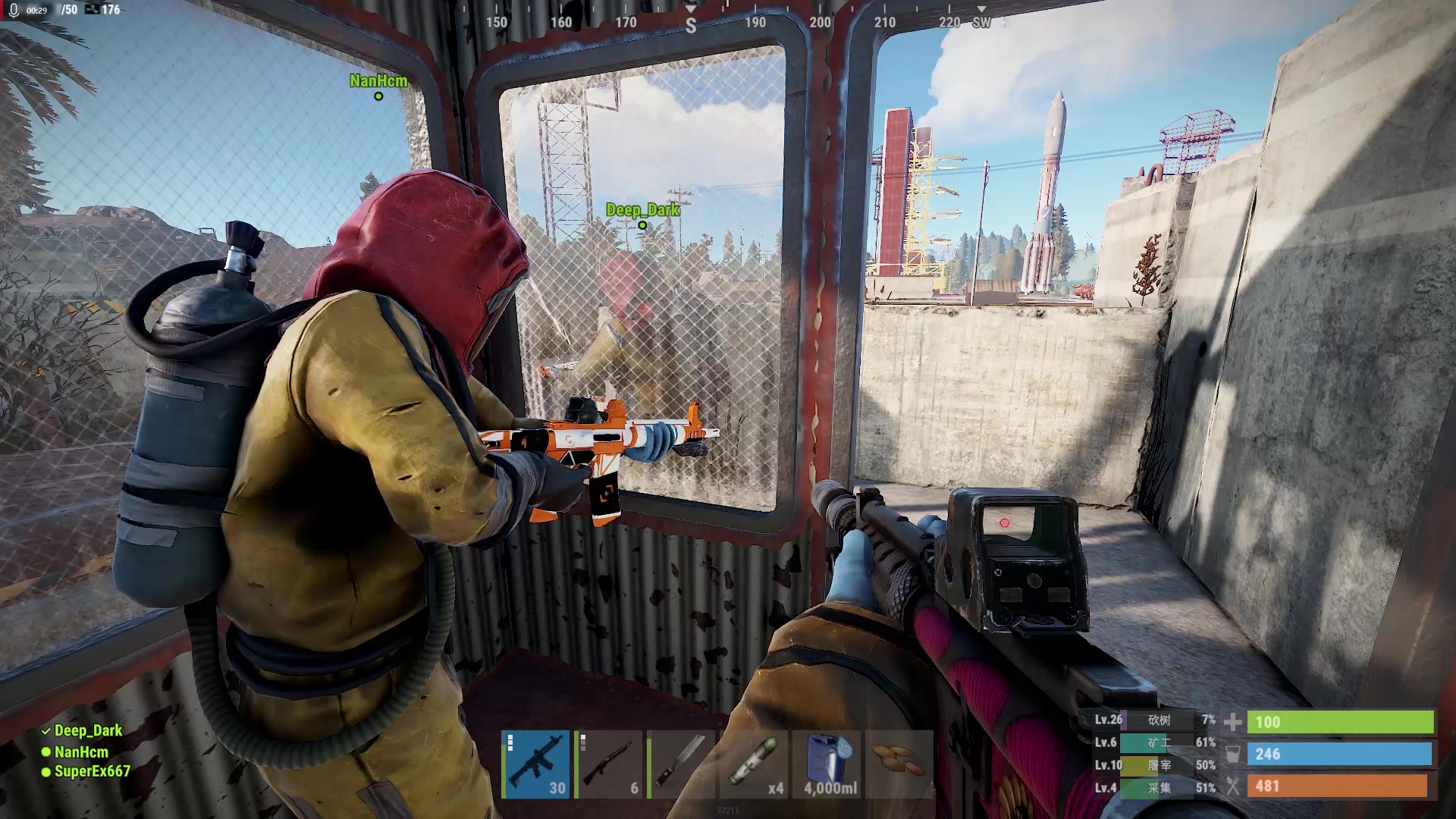Pick the blue water jug slot

pos(827,764)
